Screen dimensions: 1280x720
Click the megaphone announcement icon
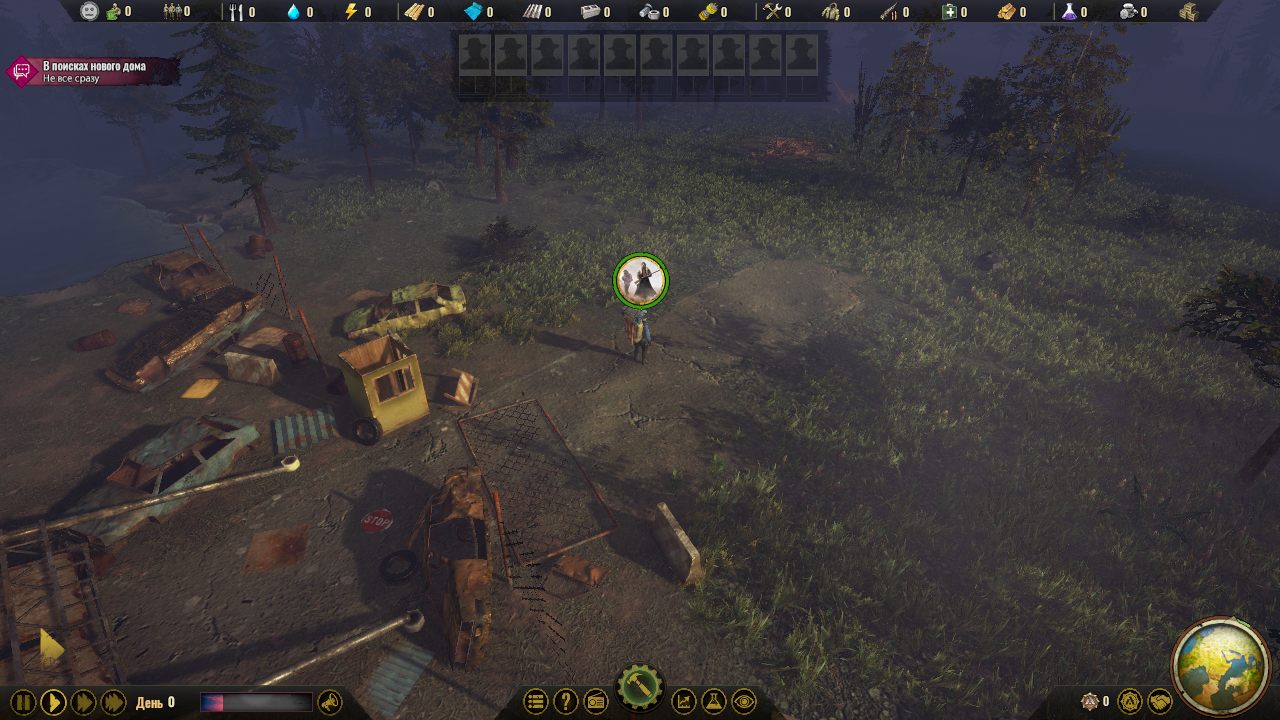(328, 703)
